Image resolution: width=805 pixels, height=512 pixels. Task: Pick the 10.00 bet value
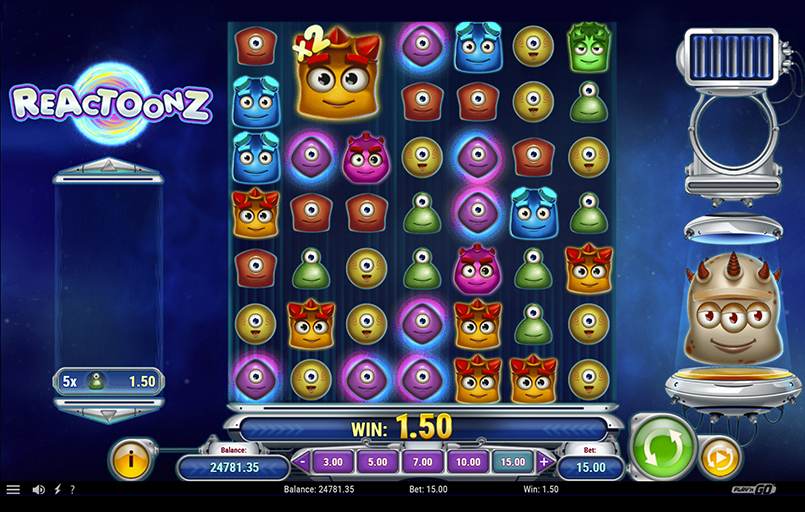(x=466, y=462)
